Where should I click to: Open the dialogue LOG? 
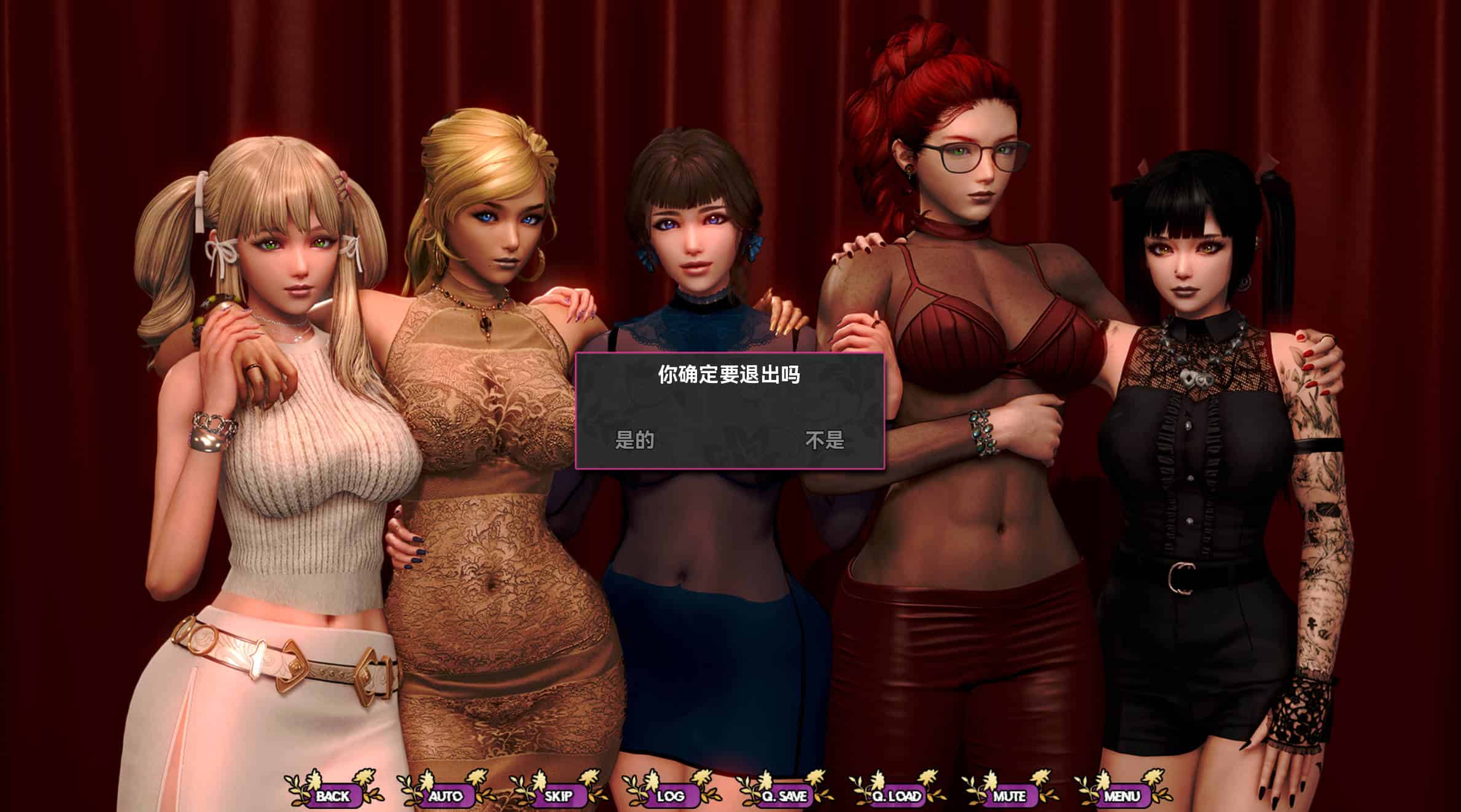tap(671, 796)
